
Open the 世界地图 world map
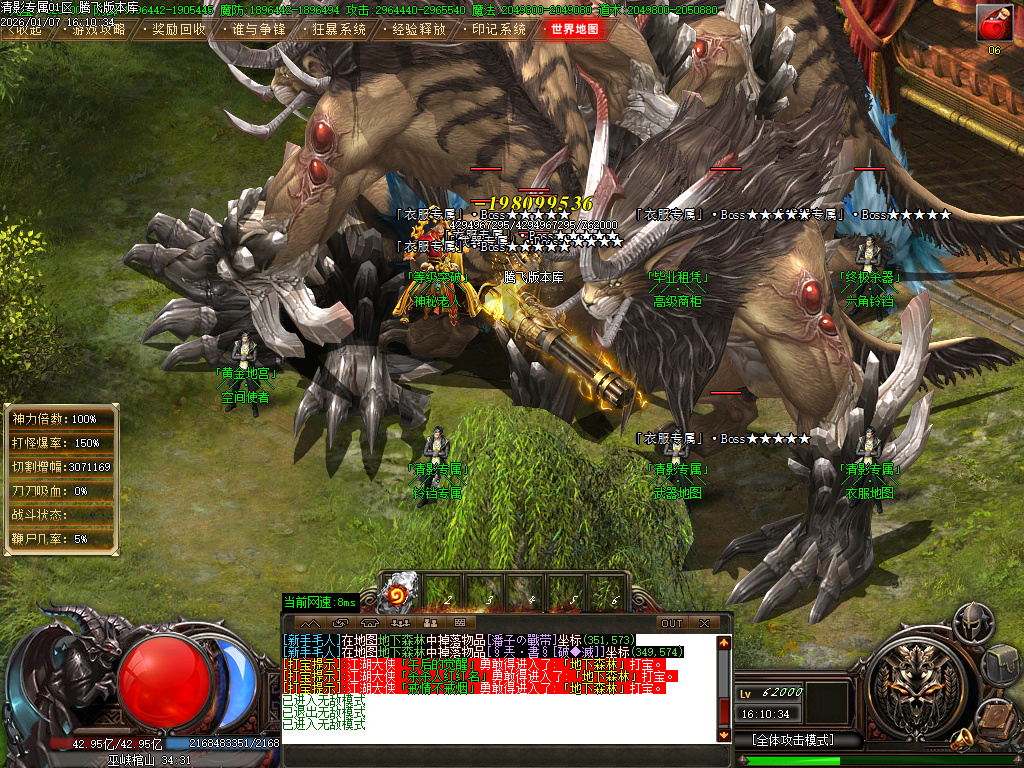point(575,30)
